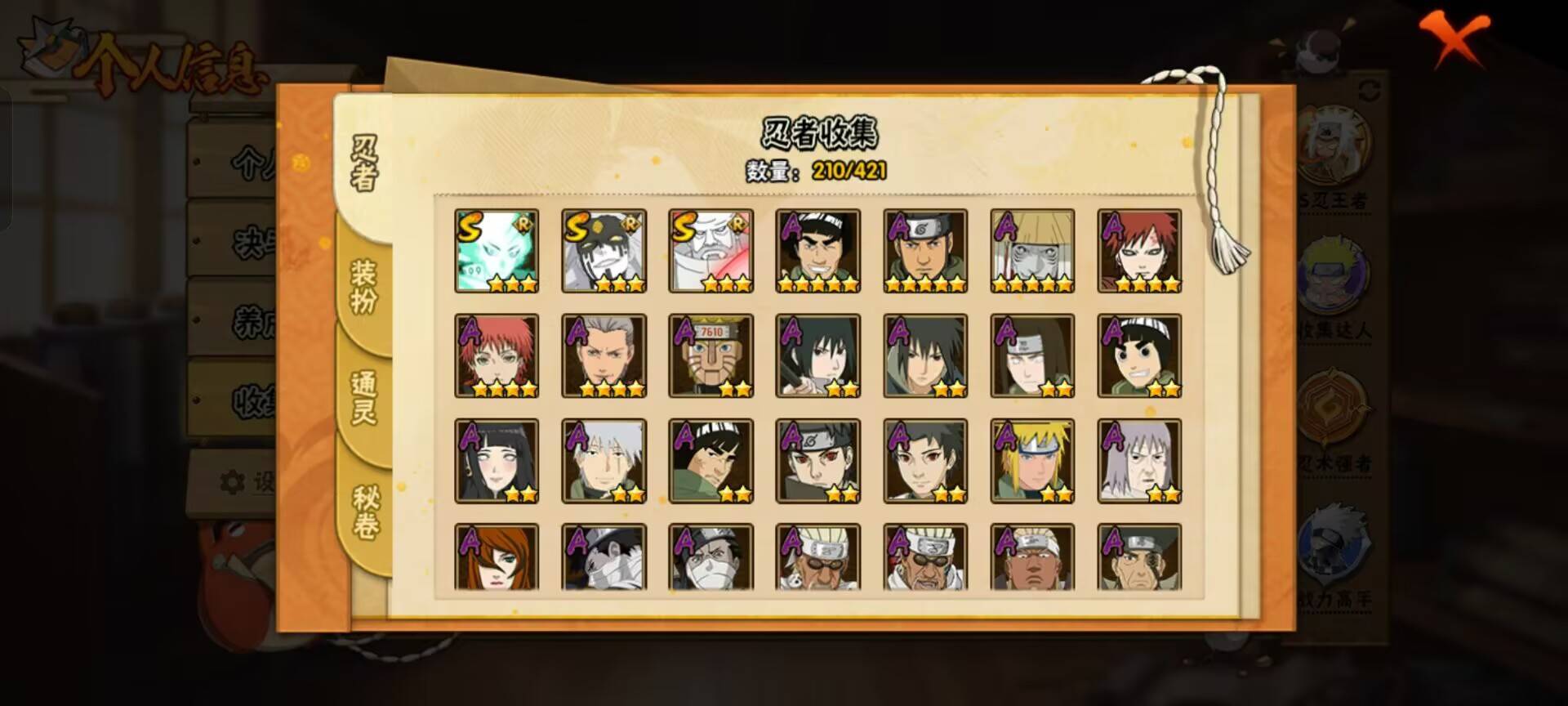Select the white-armored S-rank samurai portrait
This screenshot has width=1568, height=706.
click(710, 251)
